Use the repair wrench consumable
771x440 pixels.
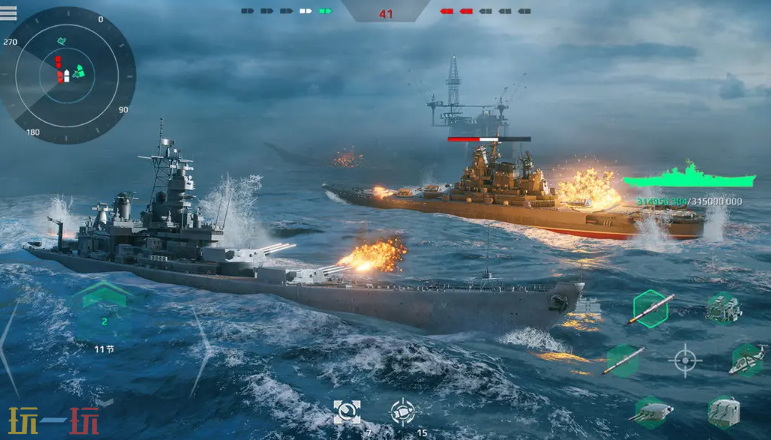(347, 410)
